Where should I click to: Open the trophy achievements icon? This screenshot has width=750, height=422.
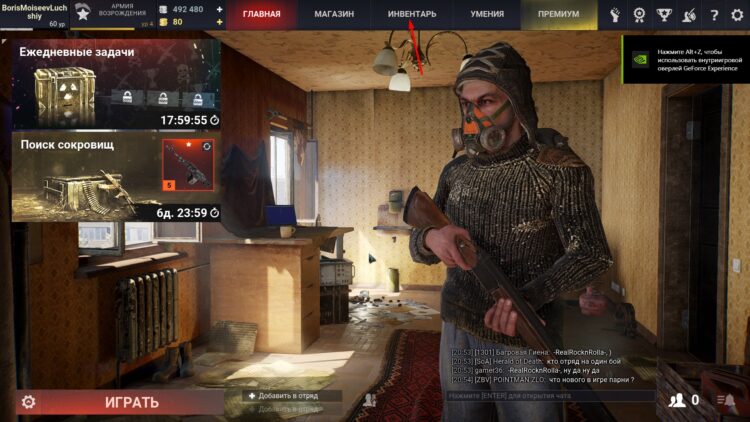[x=665, y=15]
